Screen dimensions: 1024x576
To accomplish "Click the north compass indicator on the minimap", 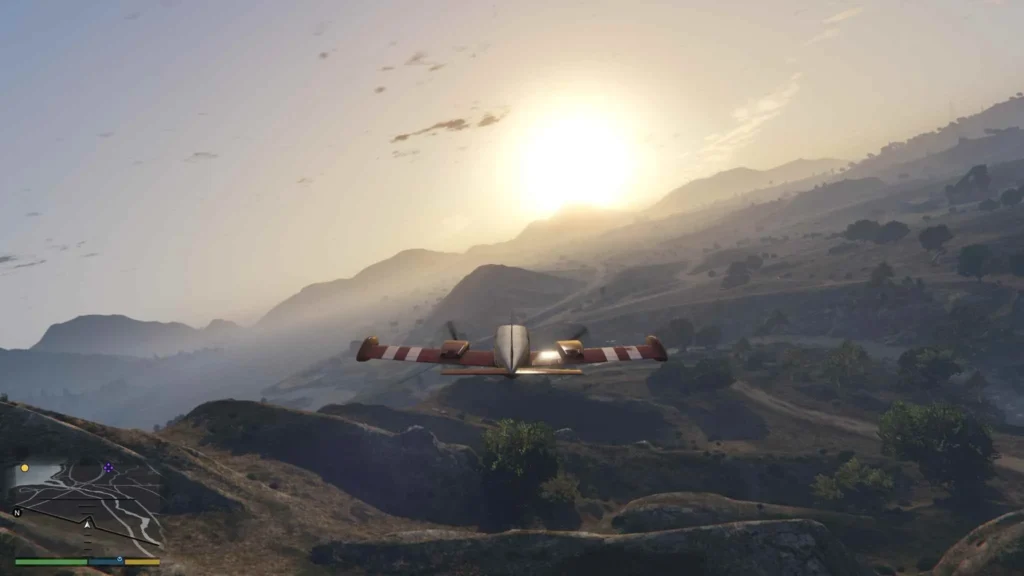I will (x=17, y=512).
